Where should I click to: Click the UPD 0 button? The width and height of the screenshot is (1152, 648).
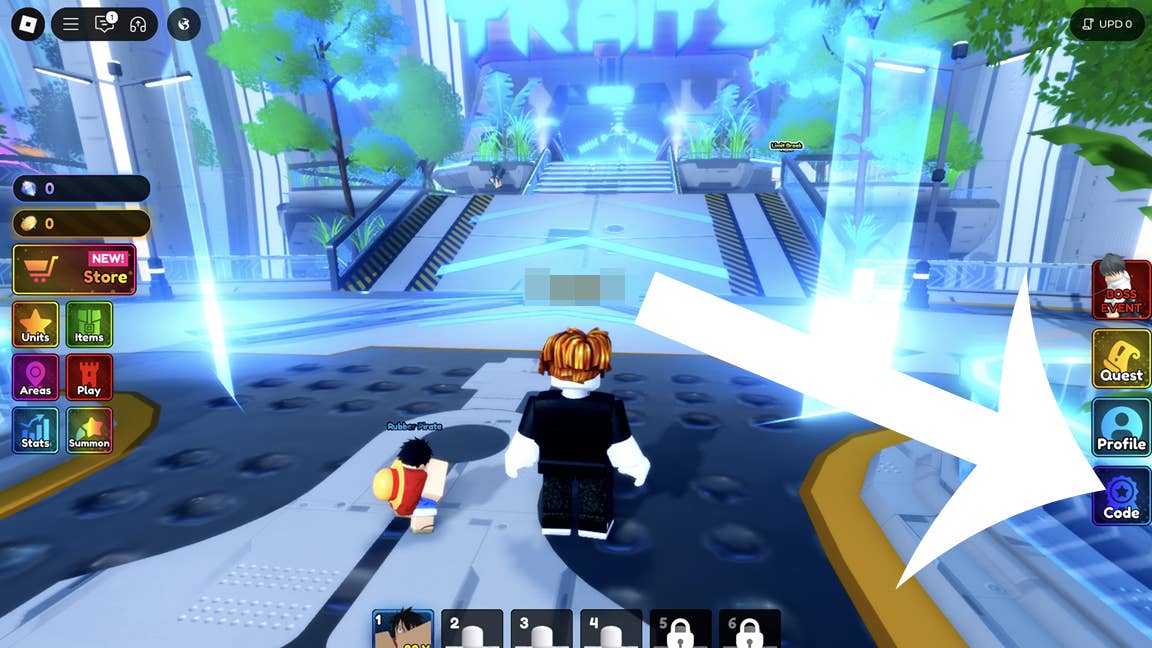[1107, 24]
